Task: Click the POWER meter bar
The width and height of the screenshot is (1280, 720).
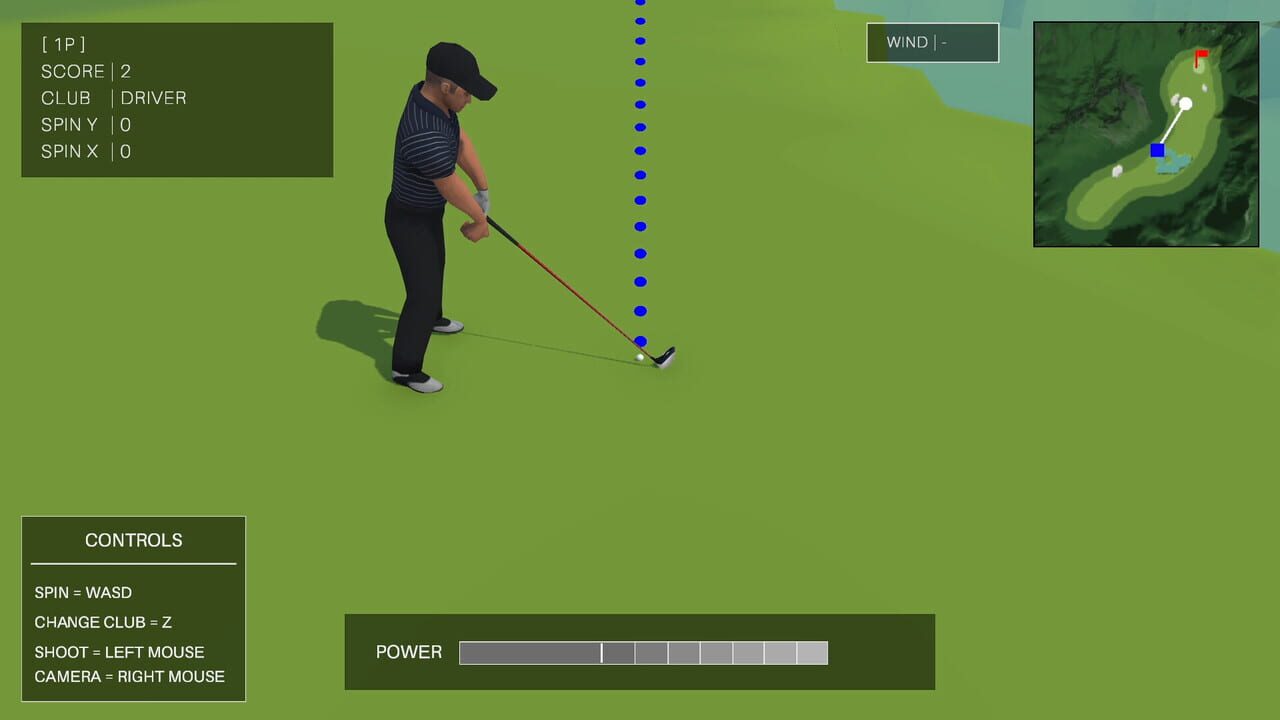Action: [x=643, y=652]
